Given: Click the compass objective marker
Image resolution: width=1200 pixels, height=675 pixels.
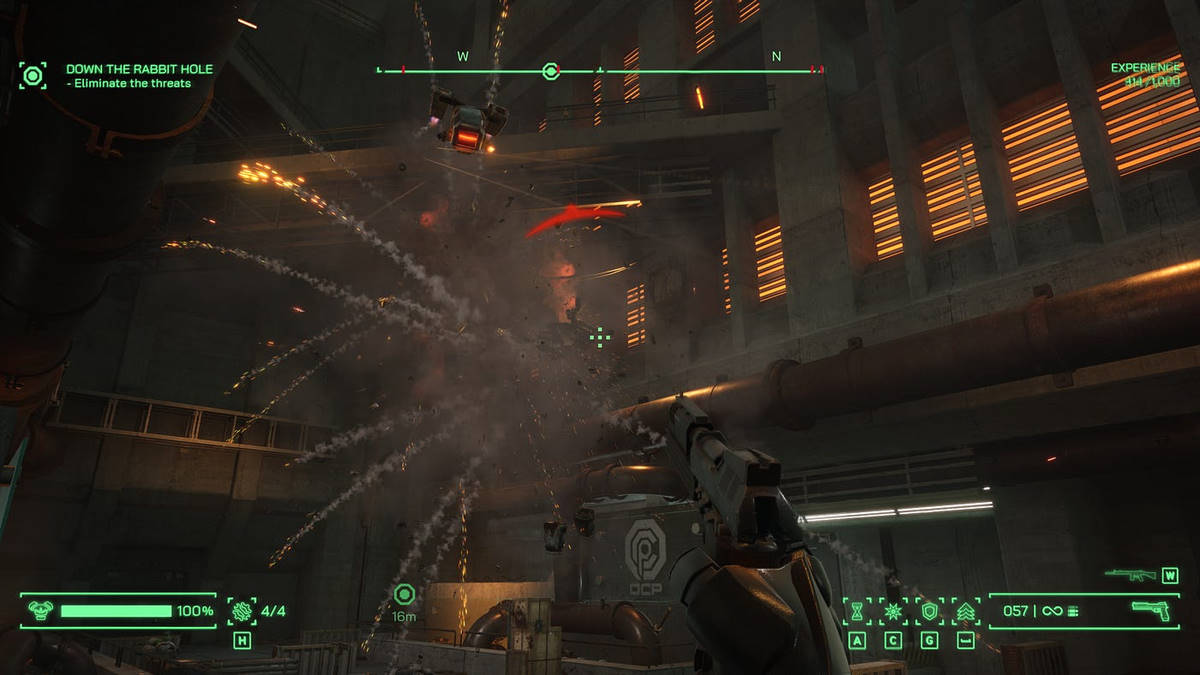Looking at the screenshot, I should tap(549, 70).
